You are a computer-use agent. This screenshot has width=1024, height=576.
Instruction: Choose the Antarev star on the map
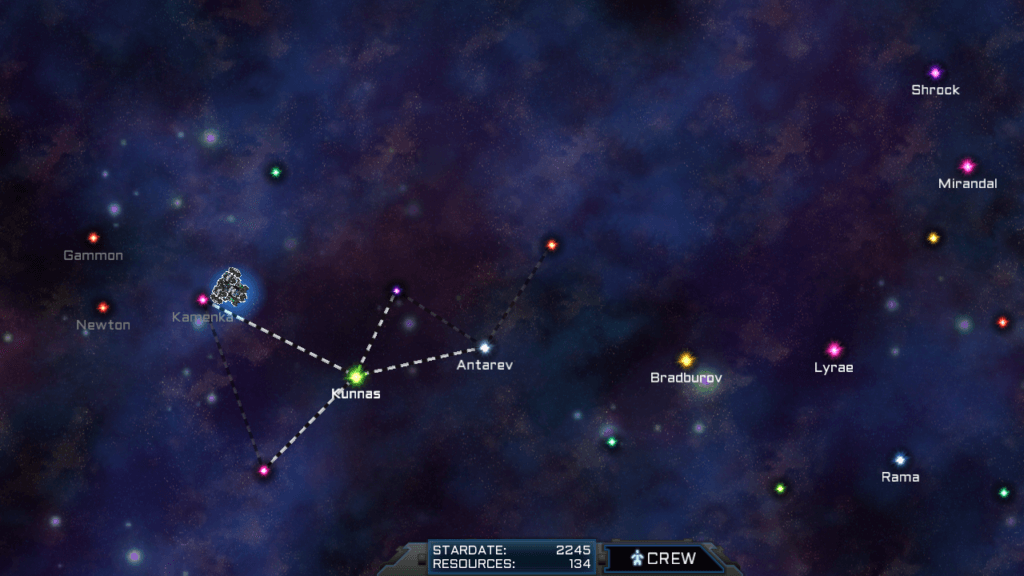[x=485, y=348]
